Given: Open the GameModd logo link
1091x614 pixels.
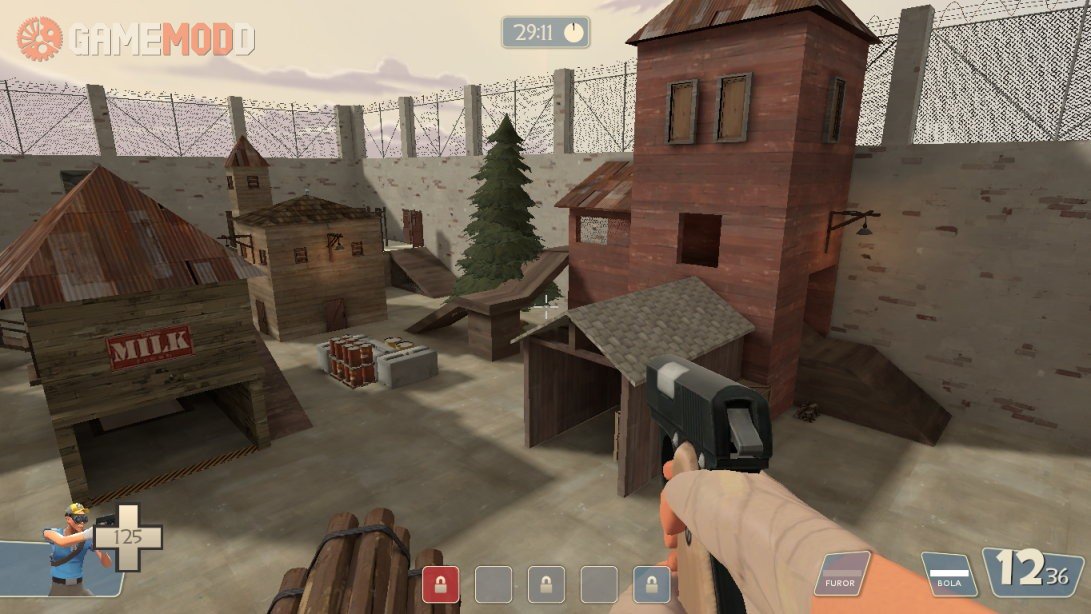Looking at the screenshot, I should point(136,39).
